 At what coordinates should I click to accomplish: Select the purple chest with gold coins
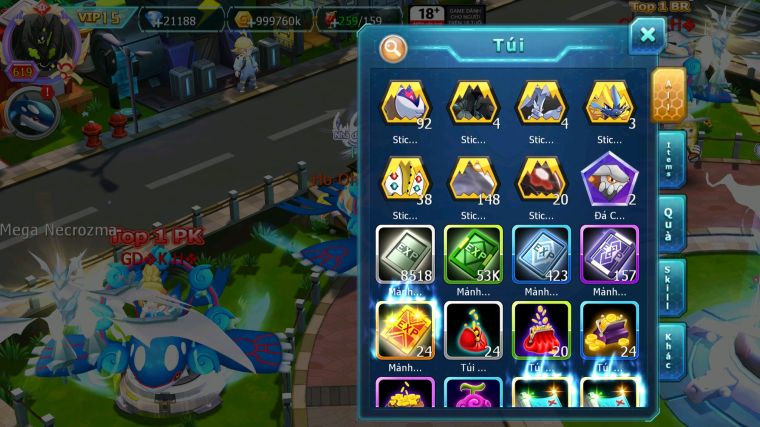609,329
